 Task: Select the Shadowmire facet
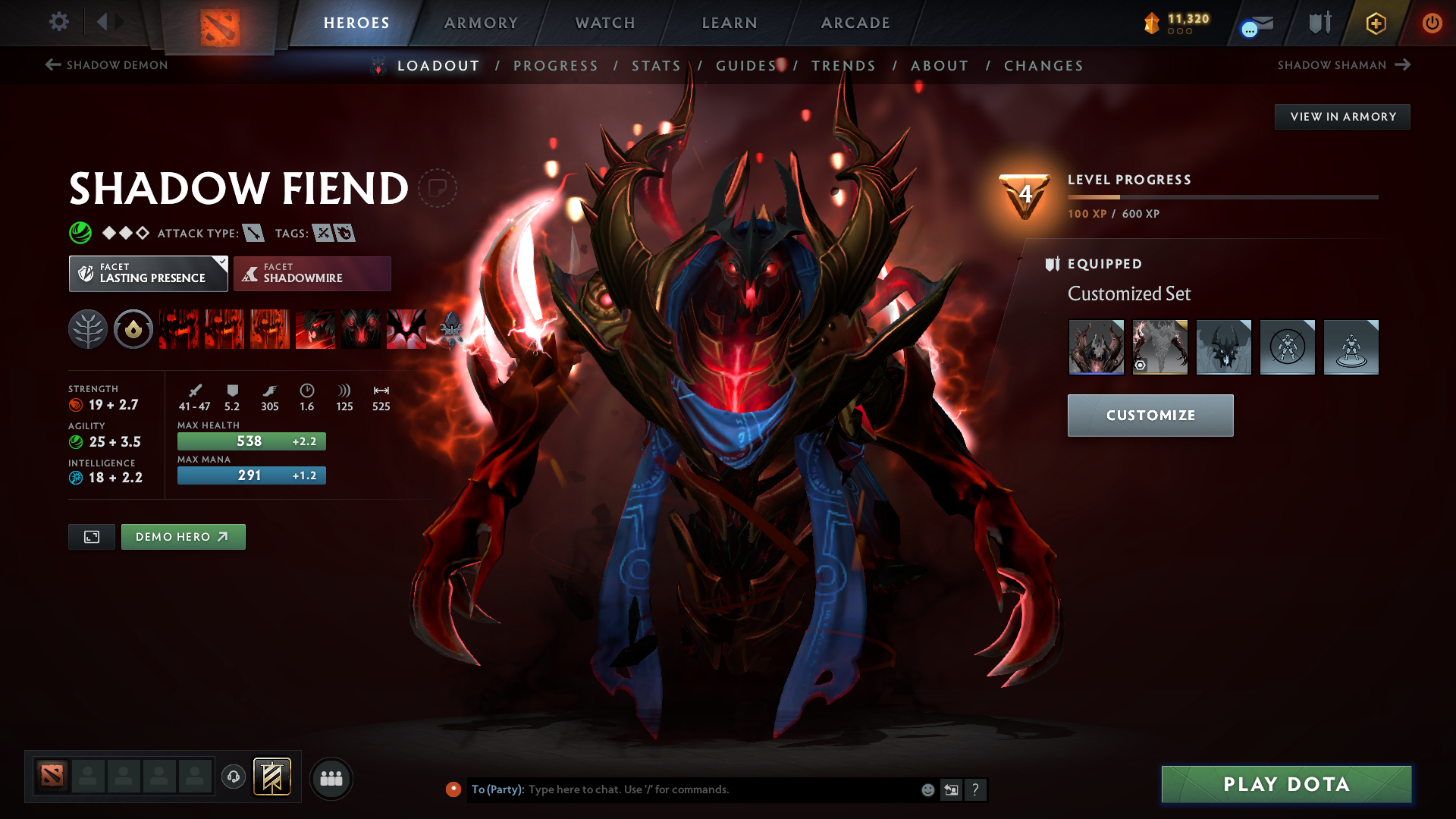312,273
